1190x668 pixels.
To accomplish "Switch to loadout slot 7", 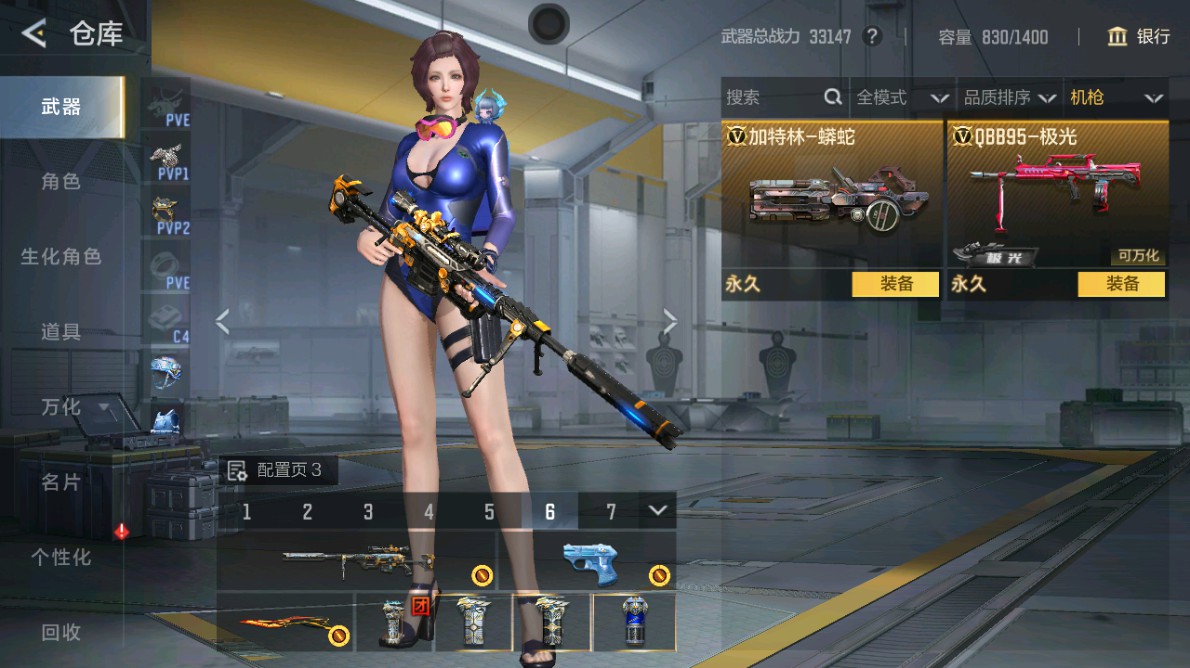I will [611, 512].
